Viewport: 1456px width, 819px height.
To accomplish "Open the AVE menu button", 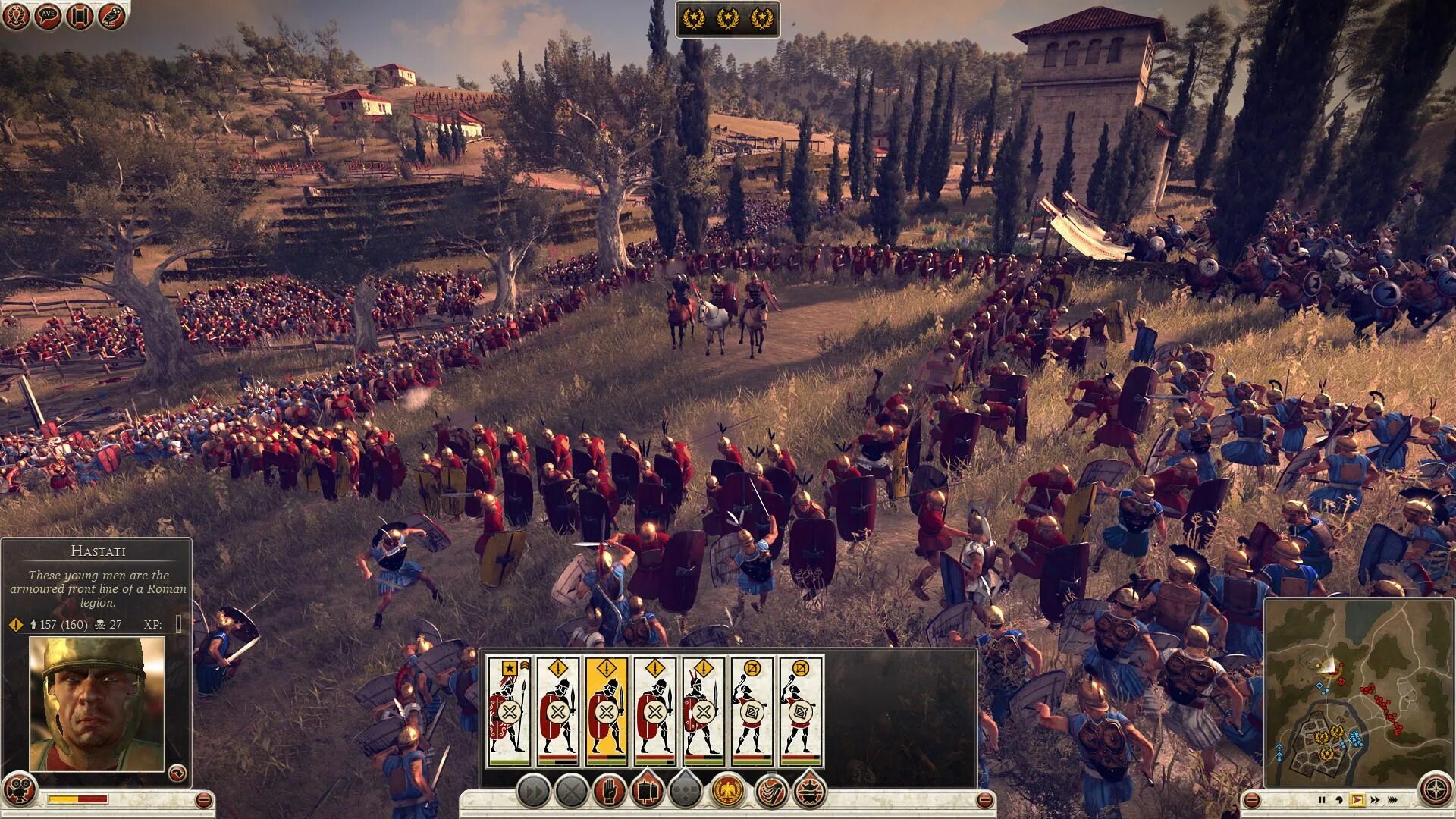I will pos(47,16).
